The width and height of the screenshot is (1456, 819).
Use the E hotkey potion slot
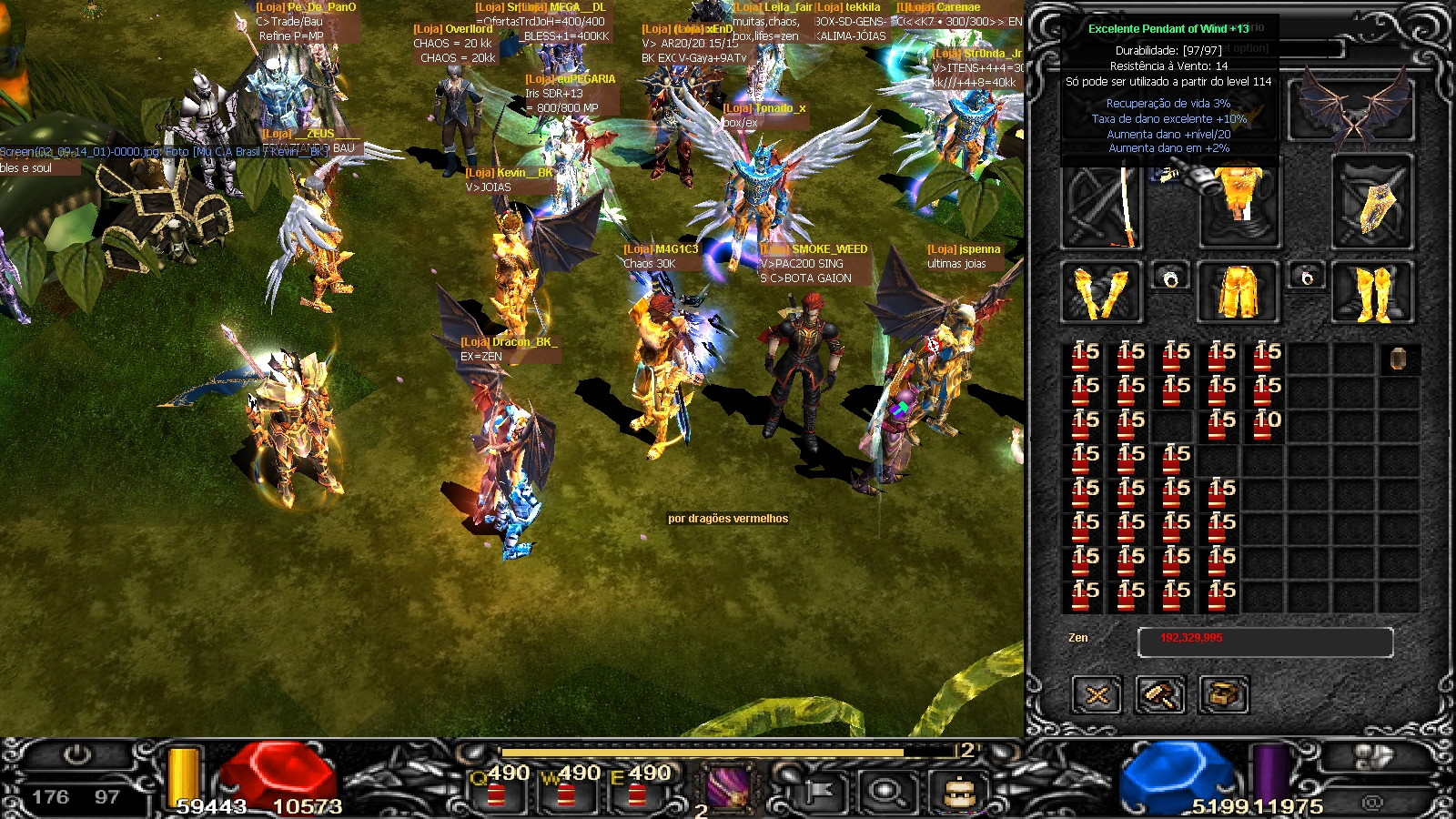637,790
